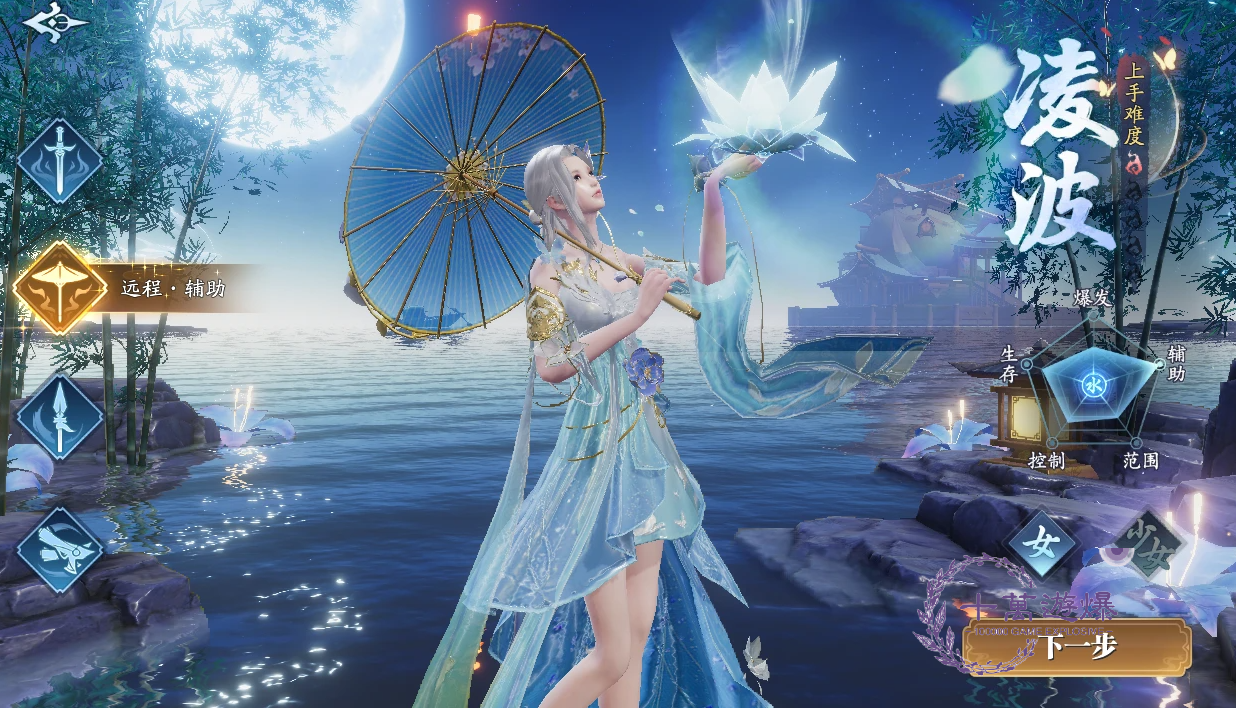Inspect the pentagon attribute chart

pos(1093,385)
